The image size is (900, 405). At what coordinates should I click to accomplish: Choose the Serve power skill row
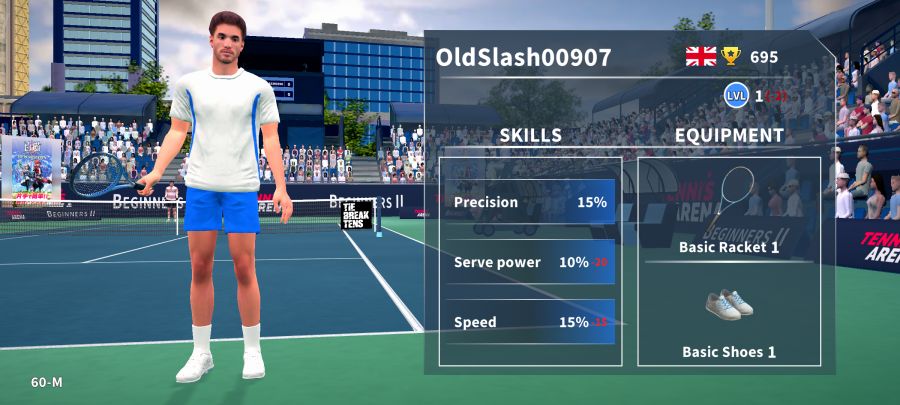coord(530,262)
